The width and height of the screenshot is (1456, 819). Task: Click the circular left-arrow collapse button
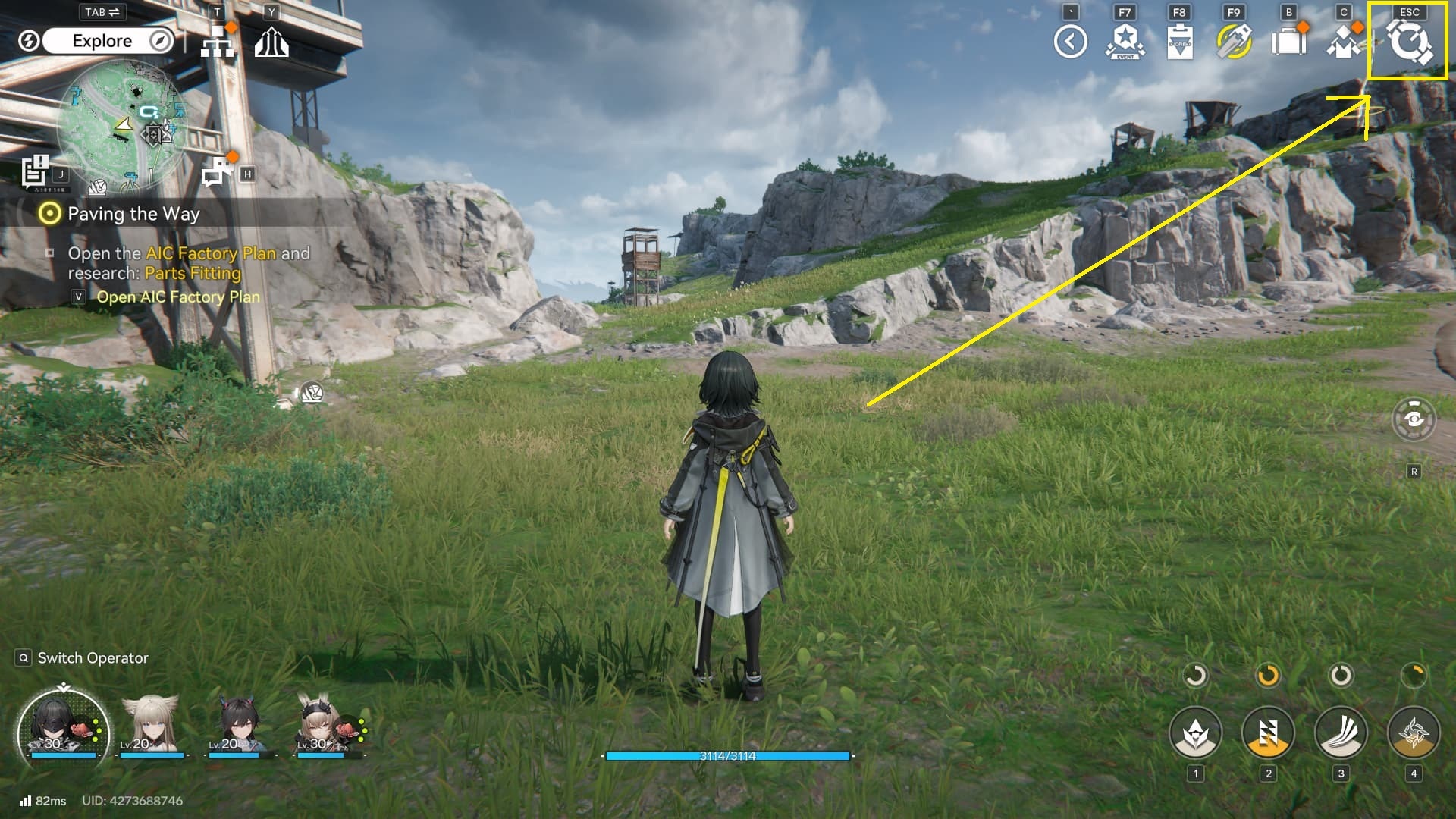pos(1070,42)
